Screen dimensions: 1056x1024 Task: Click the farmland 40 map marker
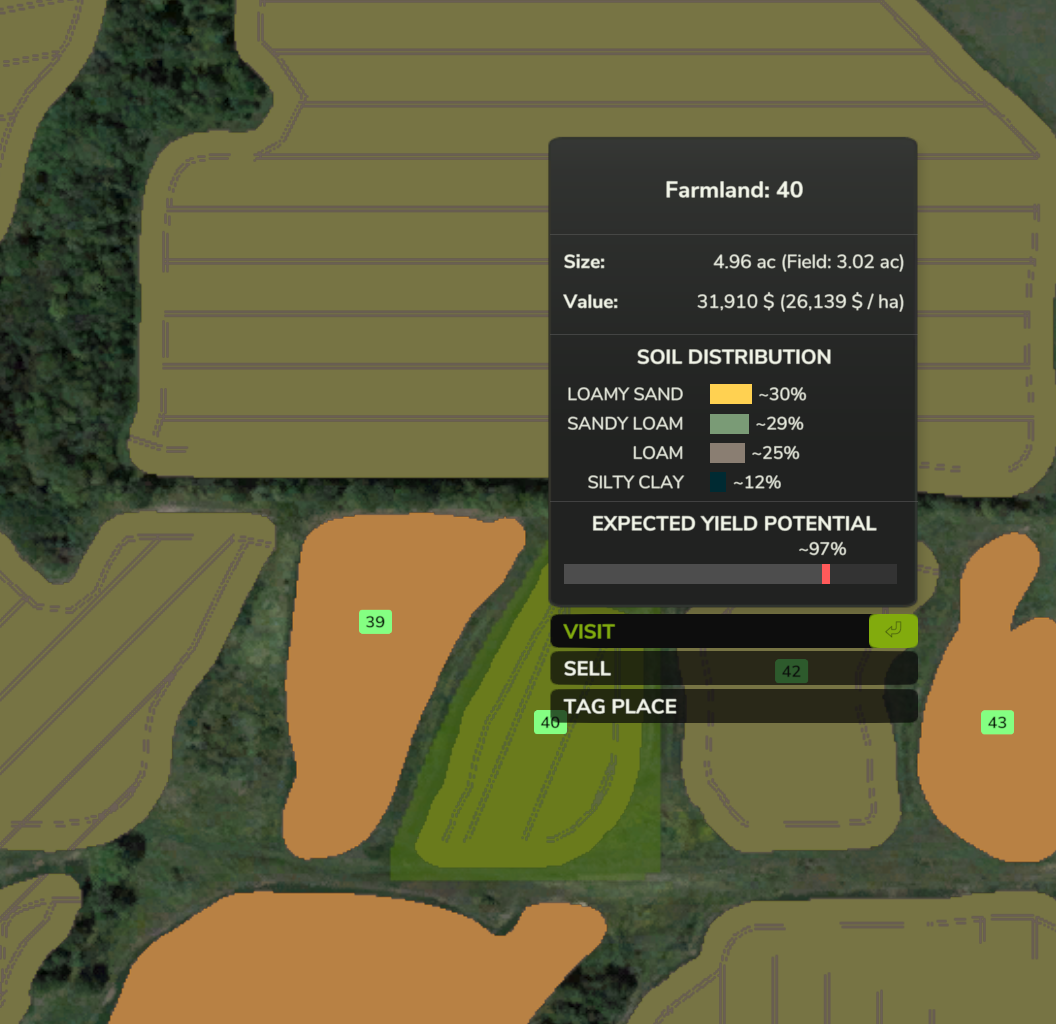click(549, 722)
